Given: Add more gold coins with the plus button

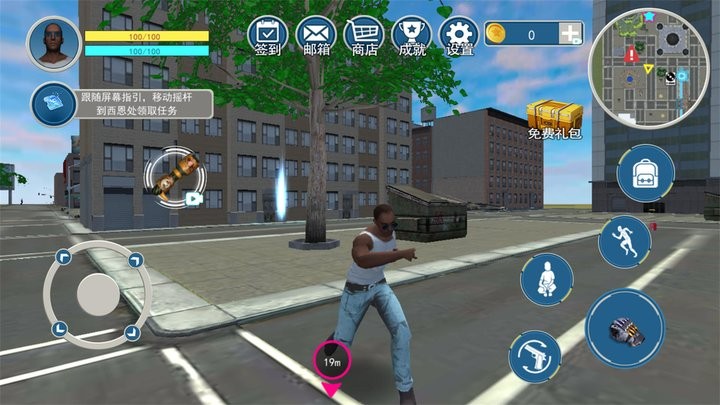Looking at the screenshot, I should tap(571, 34).
